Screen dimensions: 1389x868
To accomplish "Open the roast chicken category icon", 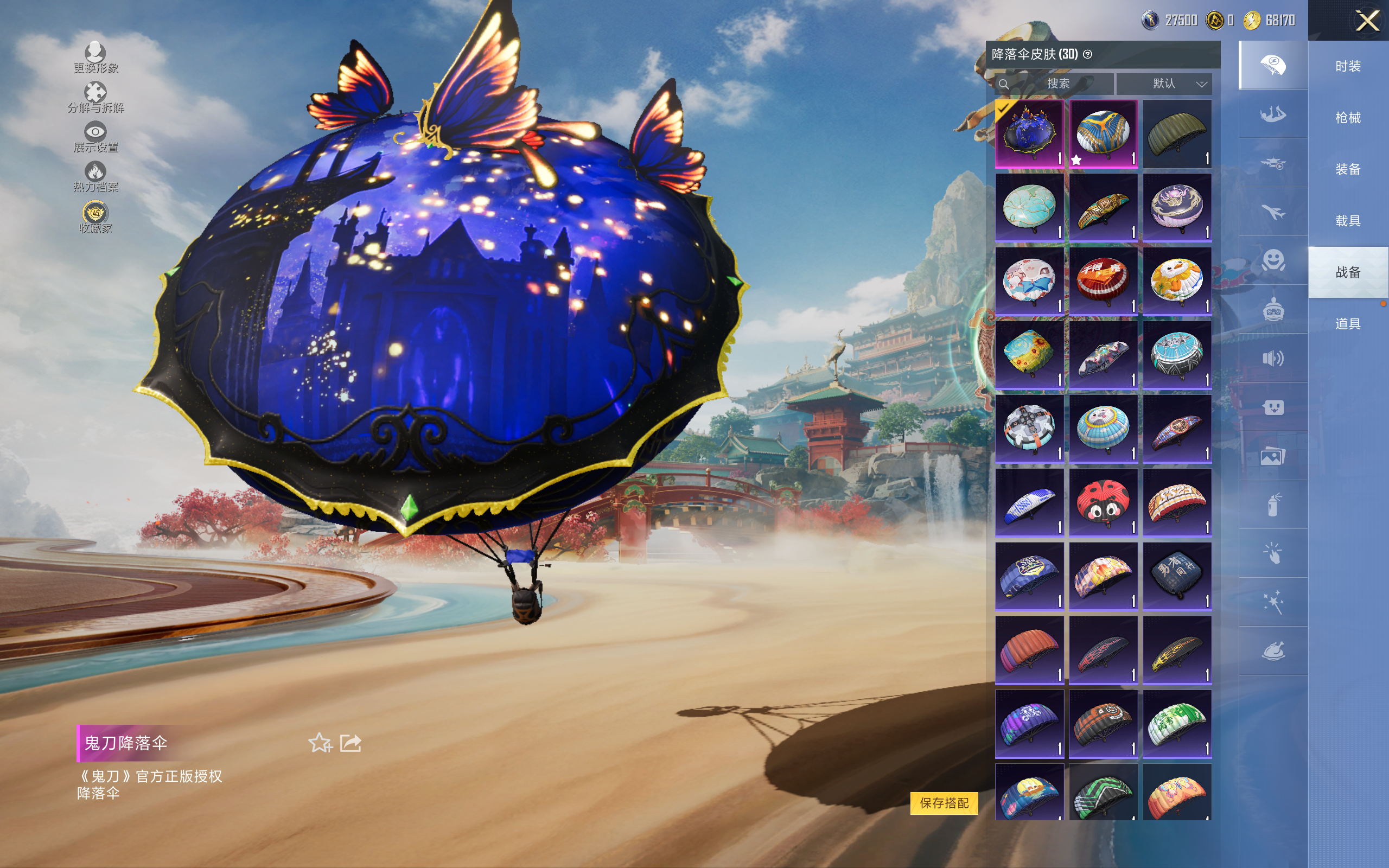I will (1272, 651).
